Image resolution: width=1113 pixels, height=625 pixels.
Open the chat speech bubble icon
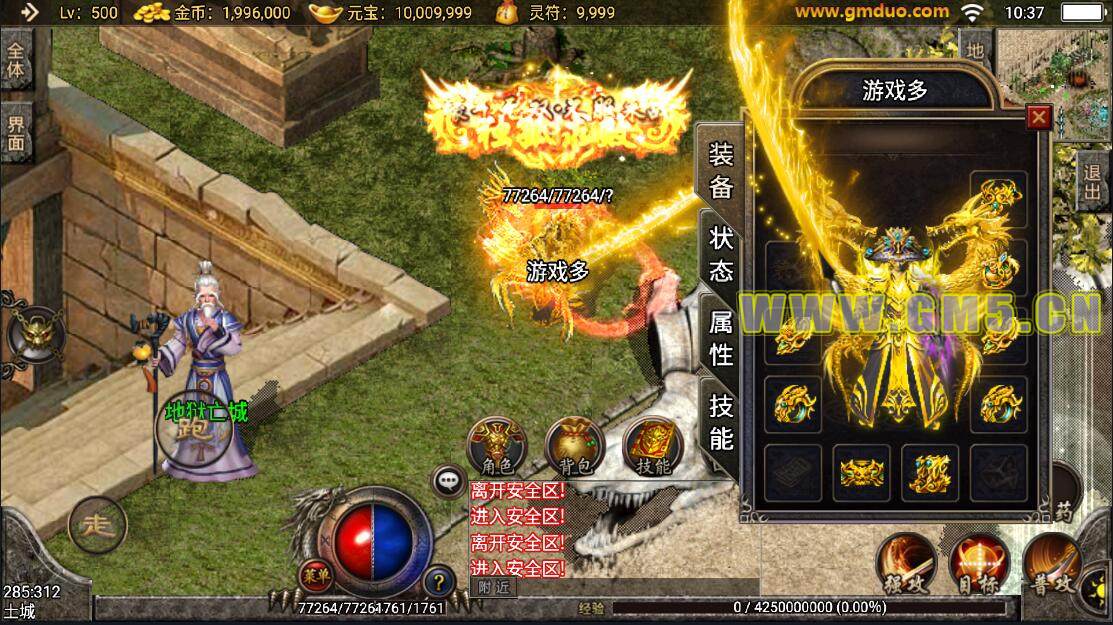point(449,481)
